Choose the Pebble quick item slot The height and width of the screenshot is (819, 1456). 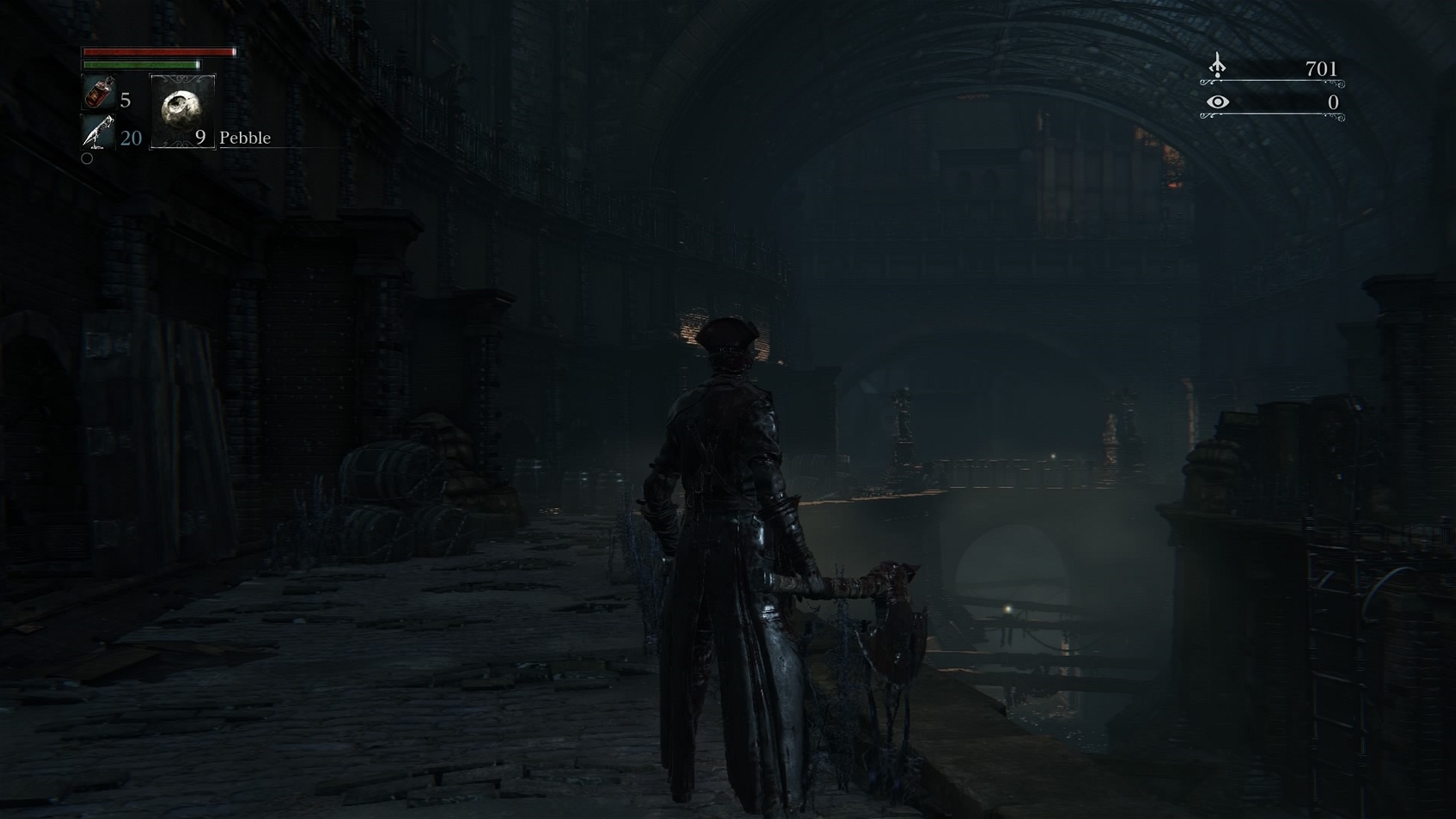183,111
